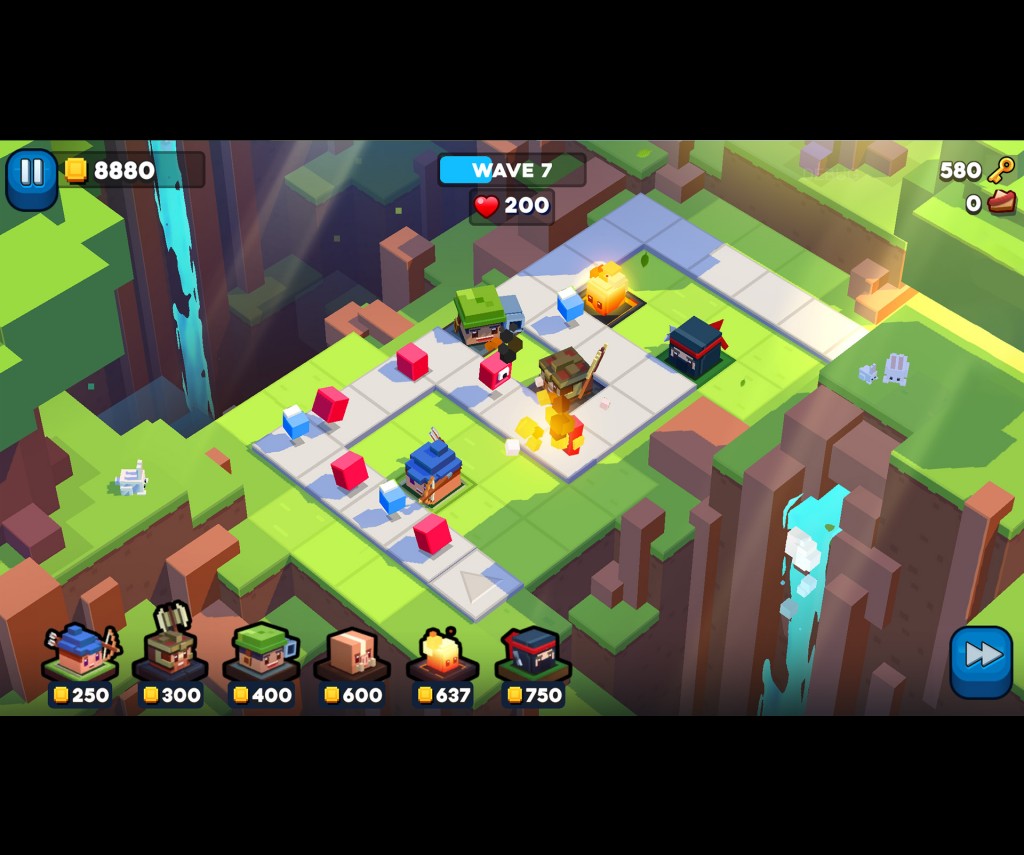The image size is (1024, 855).
Task: Choose the 637-coin yellow chick tower
Action: pos(442,657)
